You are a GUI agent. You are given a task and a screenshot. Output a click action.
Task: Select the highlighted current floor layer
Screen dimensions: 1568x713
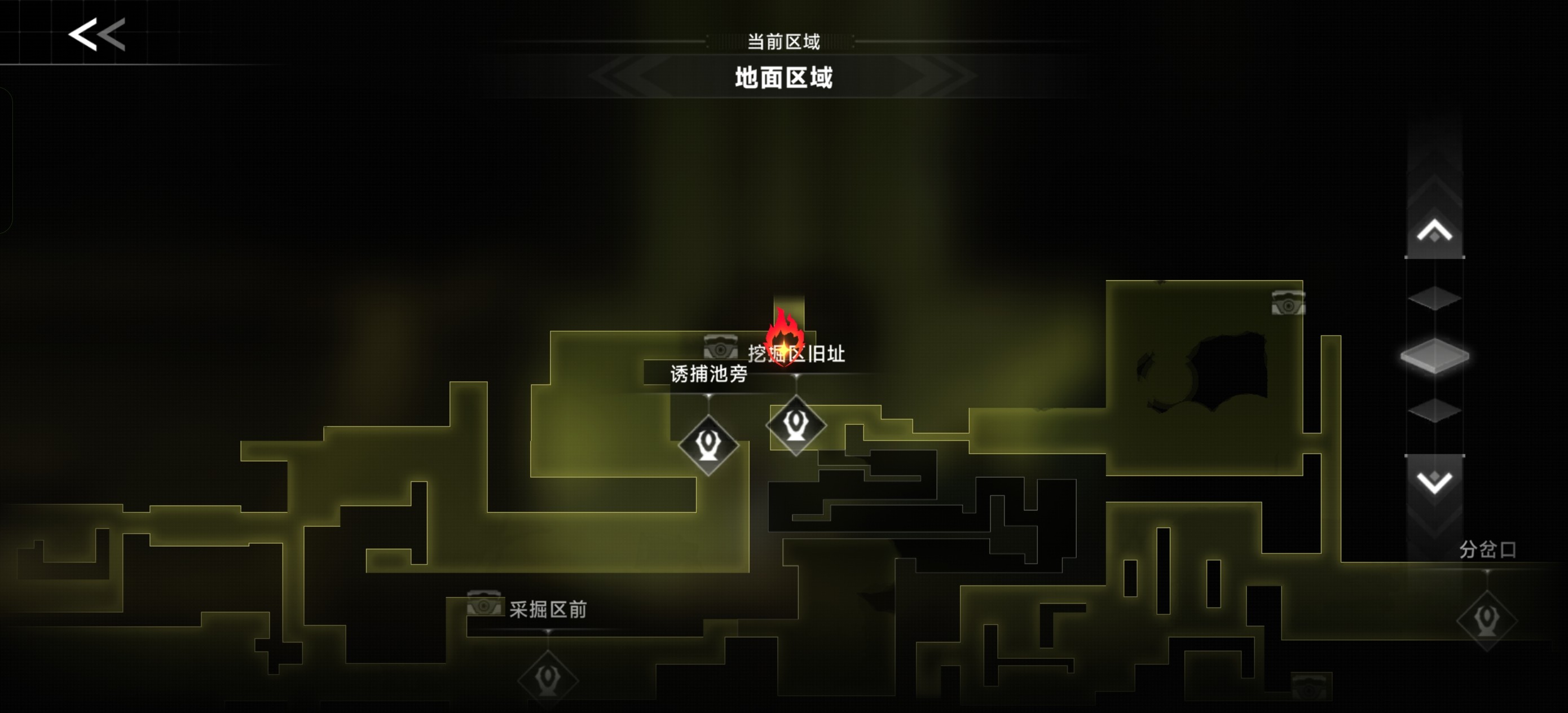[x=1434, y=355]
